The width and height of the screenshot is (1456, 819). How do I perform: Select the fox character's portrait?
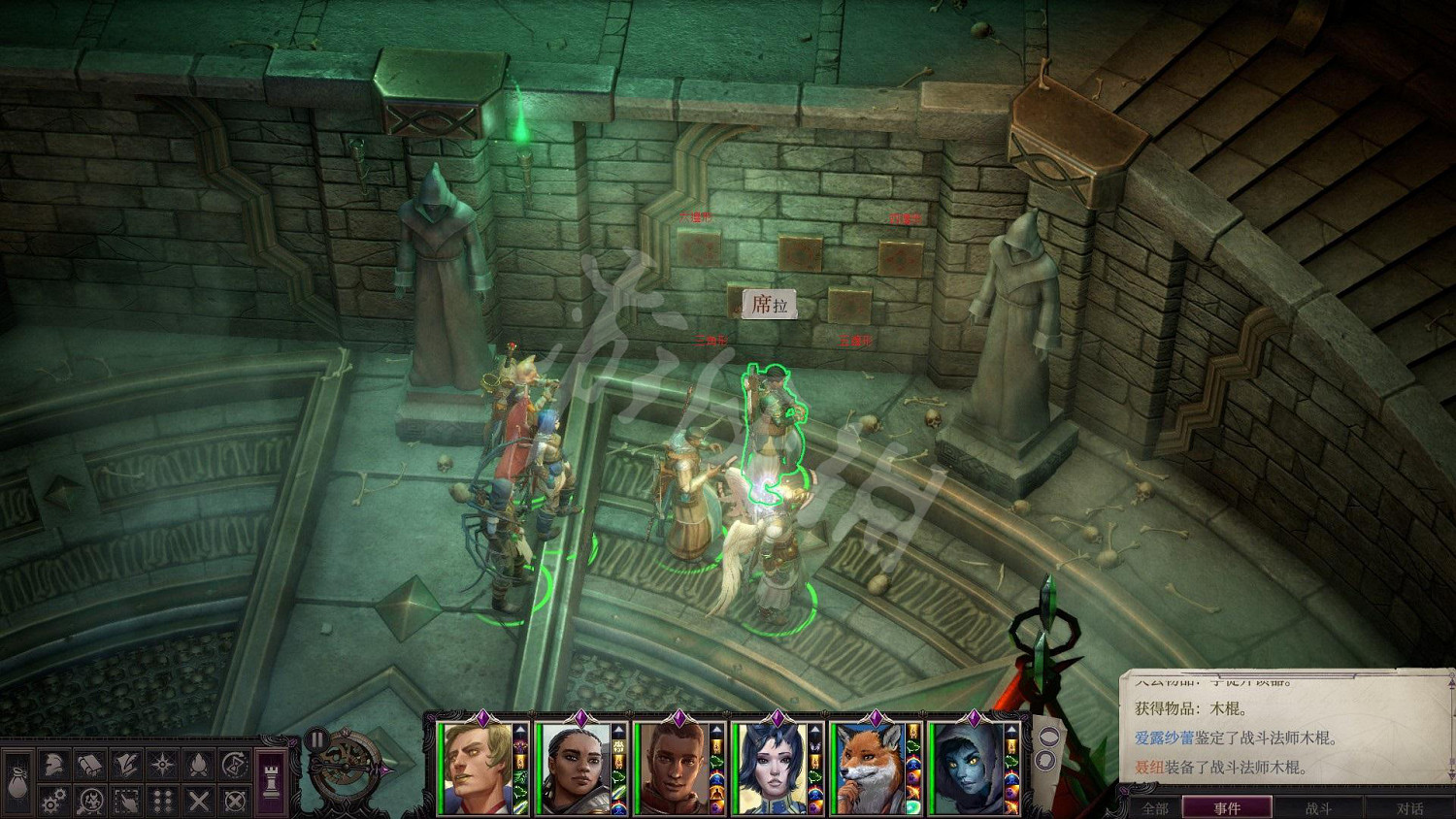(870, 769)
